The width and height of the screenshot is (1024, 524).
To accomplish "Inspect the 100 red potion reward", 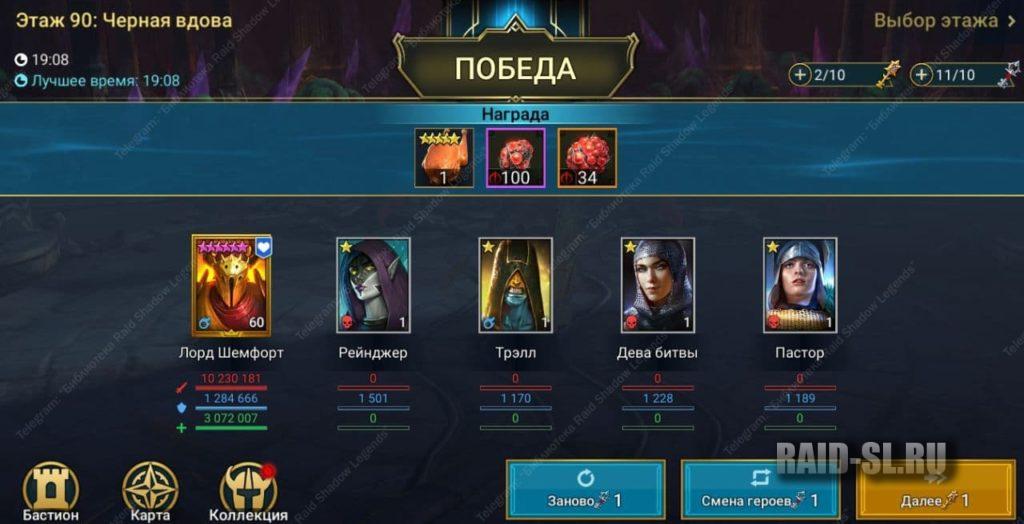I will (515, 158).
